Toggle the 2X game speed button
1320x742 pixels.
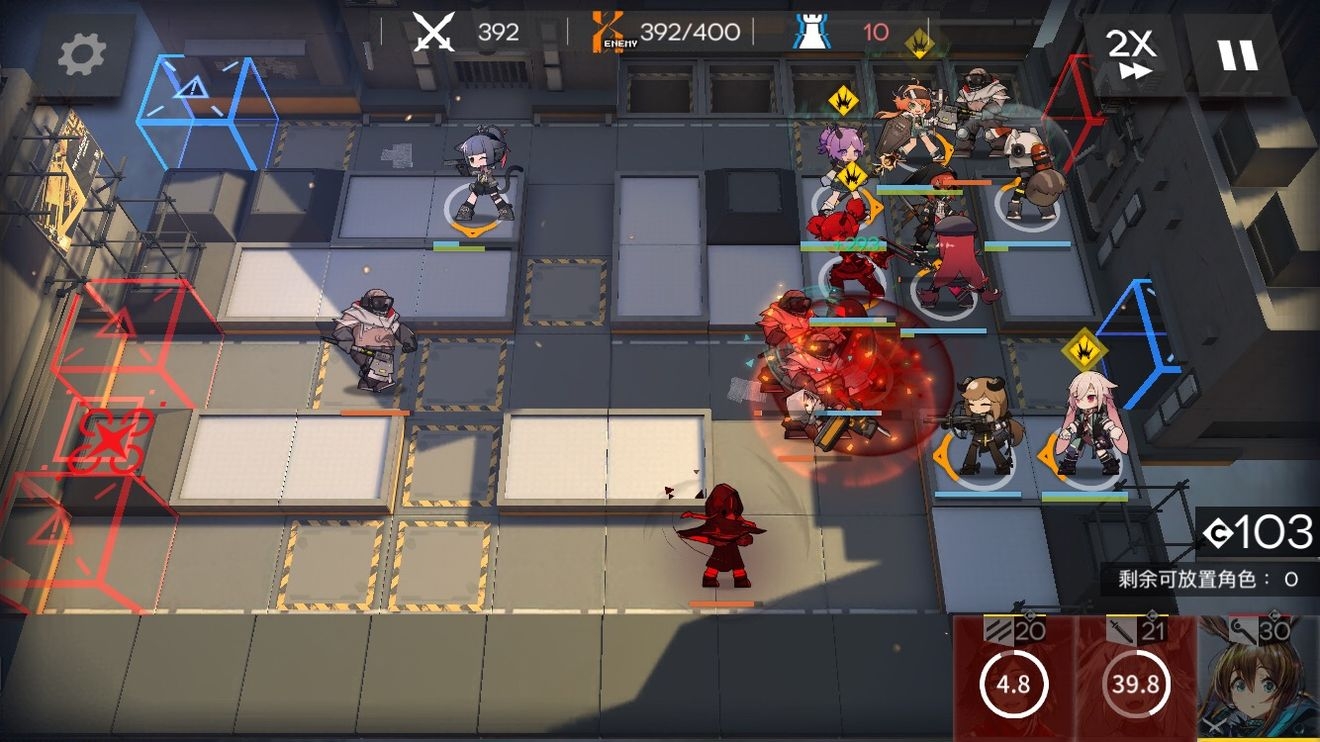1130,53
